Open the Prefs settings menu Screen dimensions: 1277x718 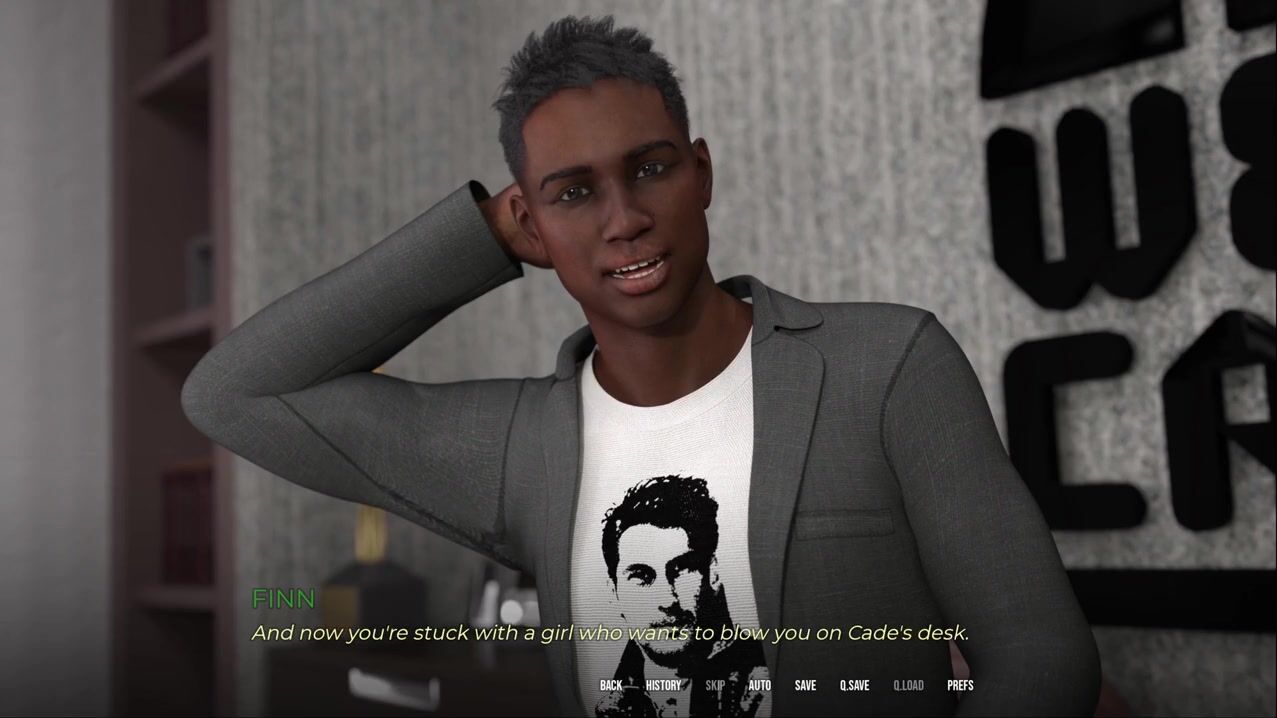click(x=960, y=685)
